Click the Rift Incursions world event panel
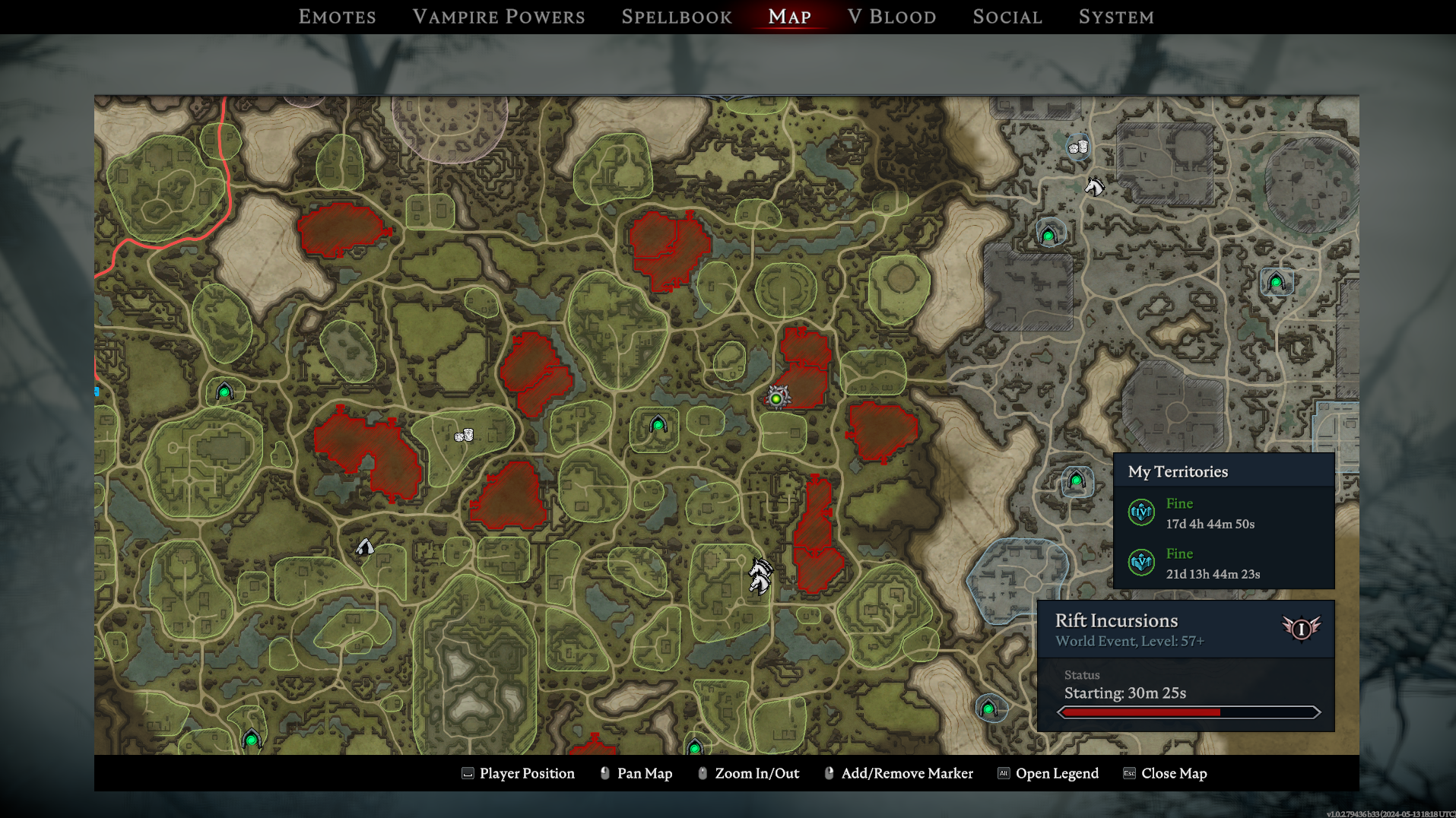The image size is (1456, 818). [1185, 664]
